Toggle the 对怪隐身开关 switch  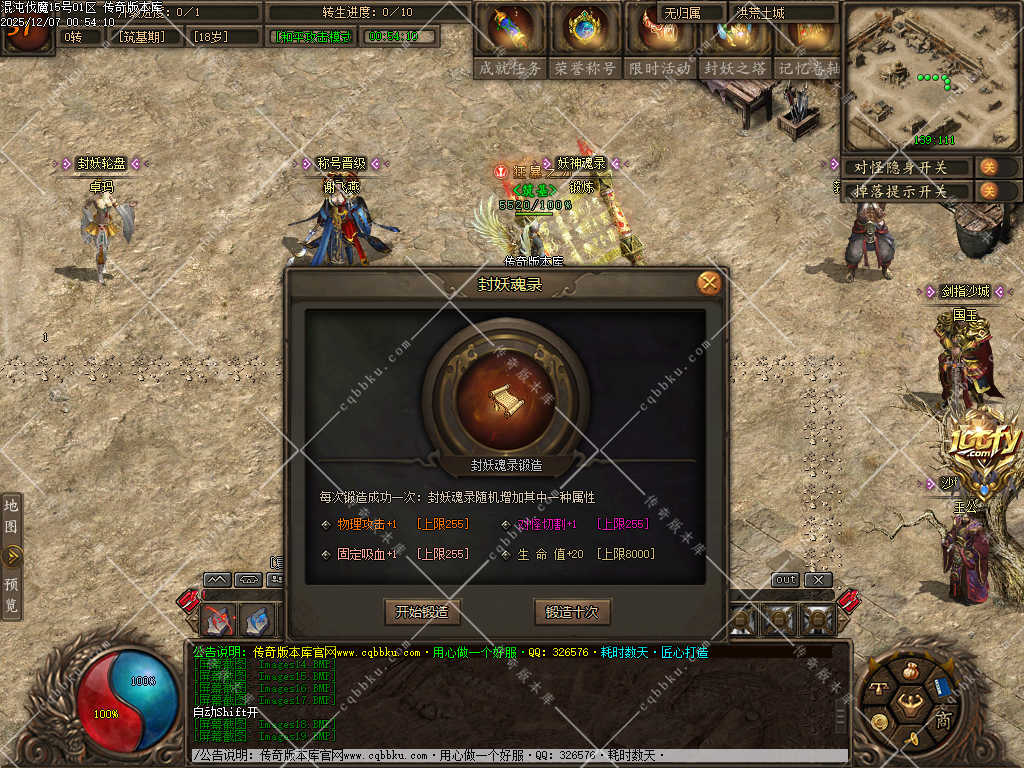[x=988, y=167]
